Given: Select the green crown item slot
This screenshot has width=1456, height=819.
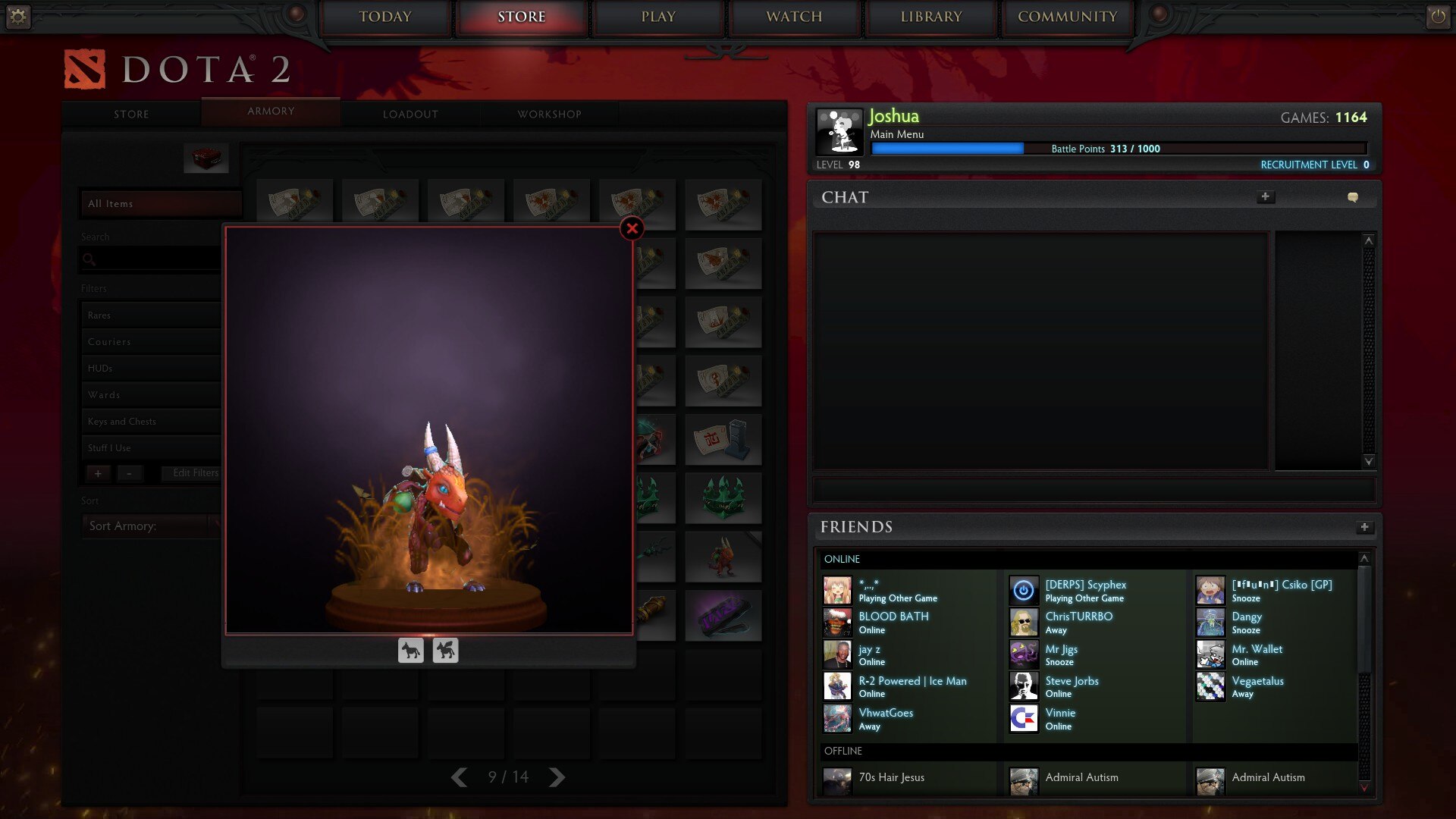Looking at the screenshot, I should [x=723, y=498].
